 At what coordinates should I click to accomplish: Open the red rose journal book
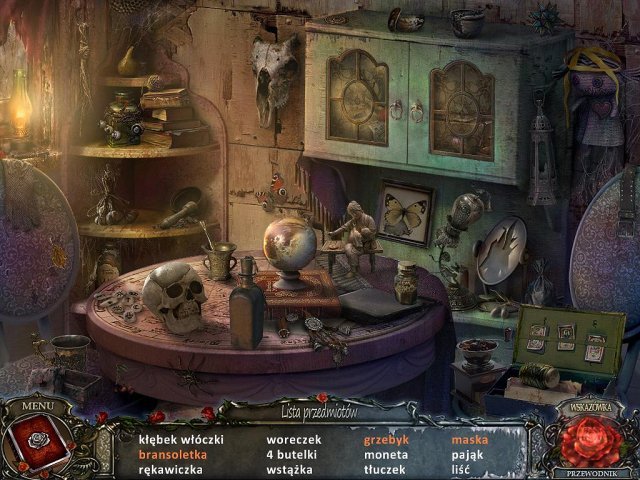click(x=37, y=445)
